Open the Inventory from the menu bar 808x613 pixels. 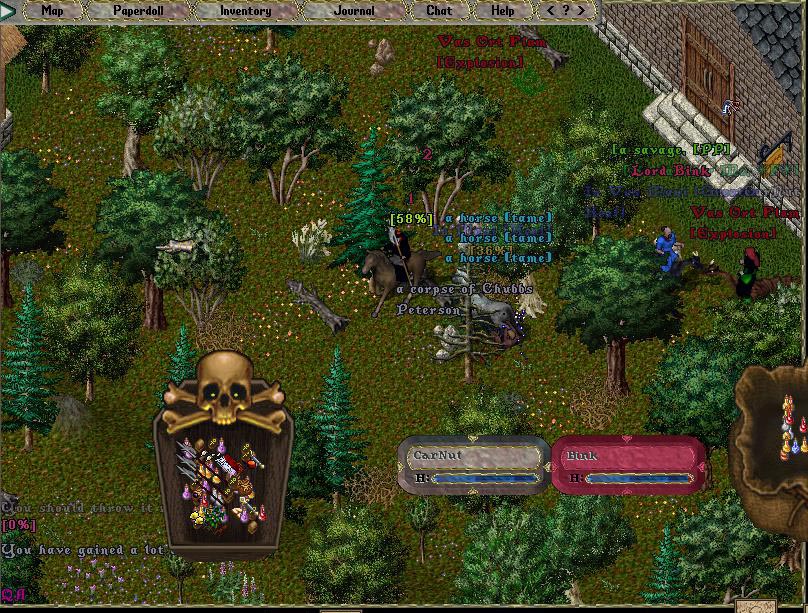245,11
